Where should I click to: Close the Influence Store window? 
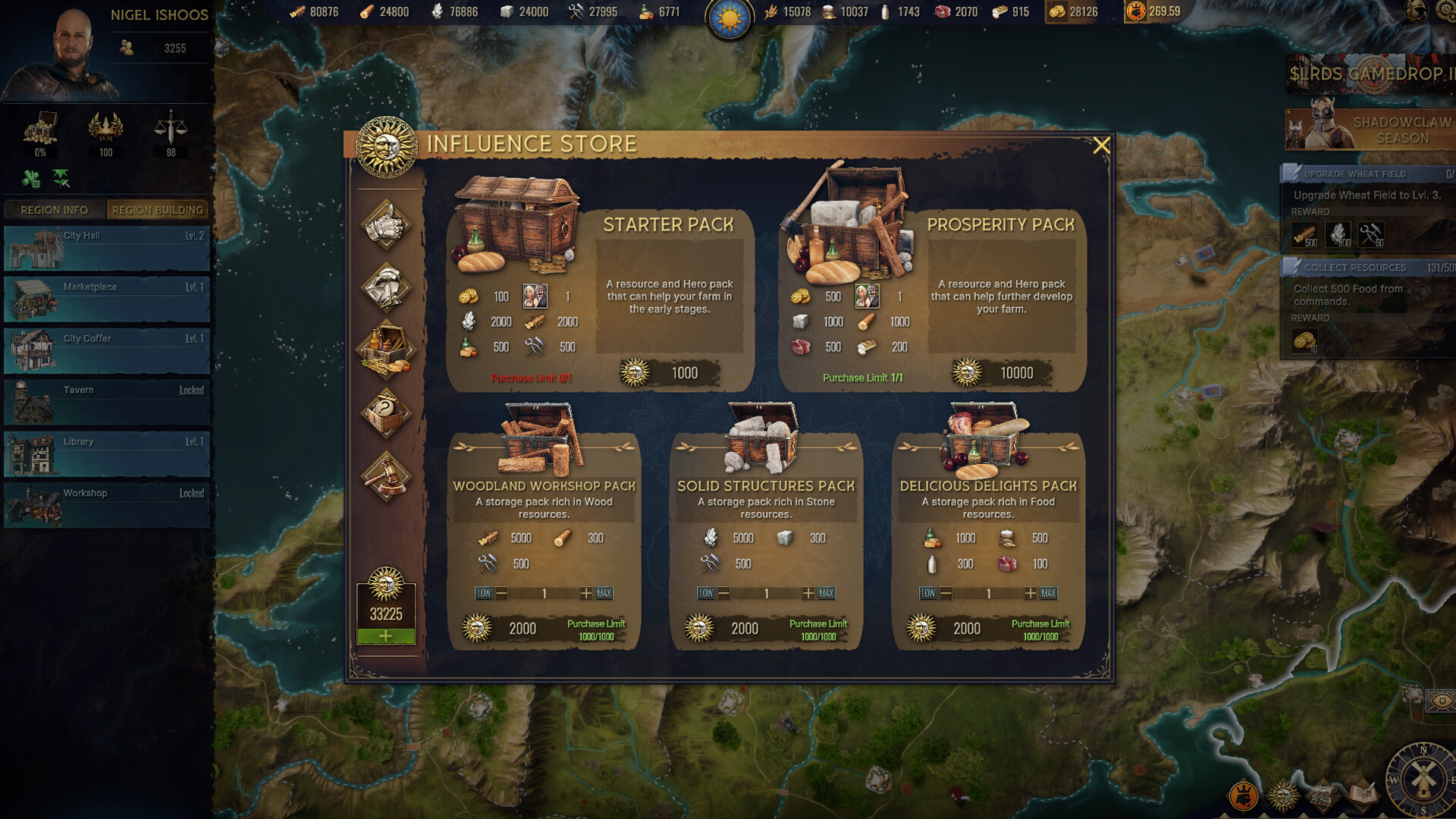coord(1101,146)
